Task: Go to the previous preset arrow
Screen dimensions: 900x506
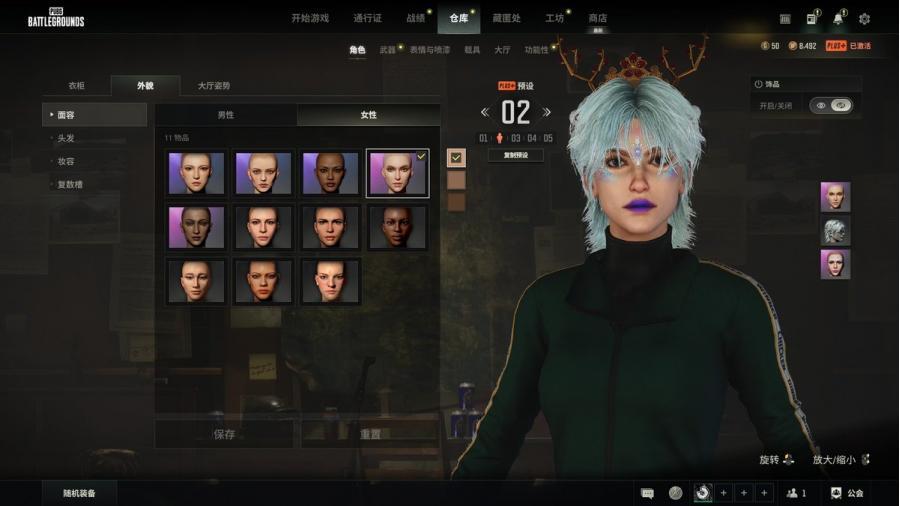Action: pyautogui.click(x=485, y=112)
